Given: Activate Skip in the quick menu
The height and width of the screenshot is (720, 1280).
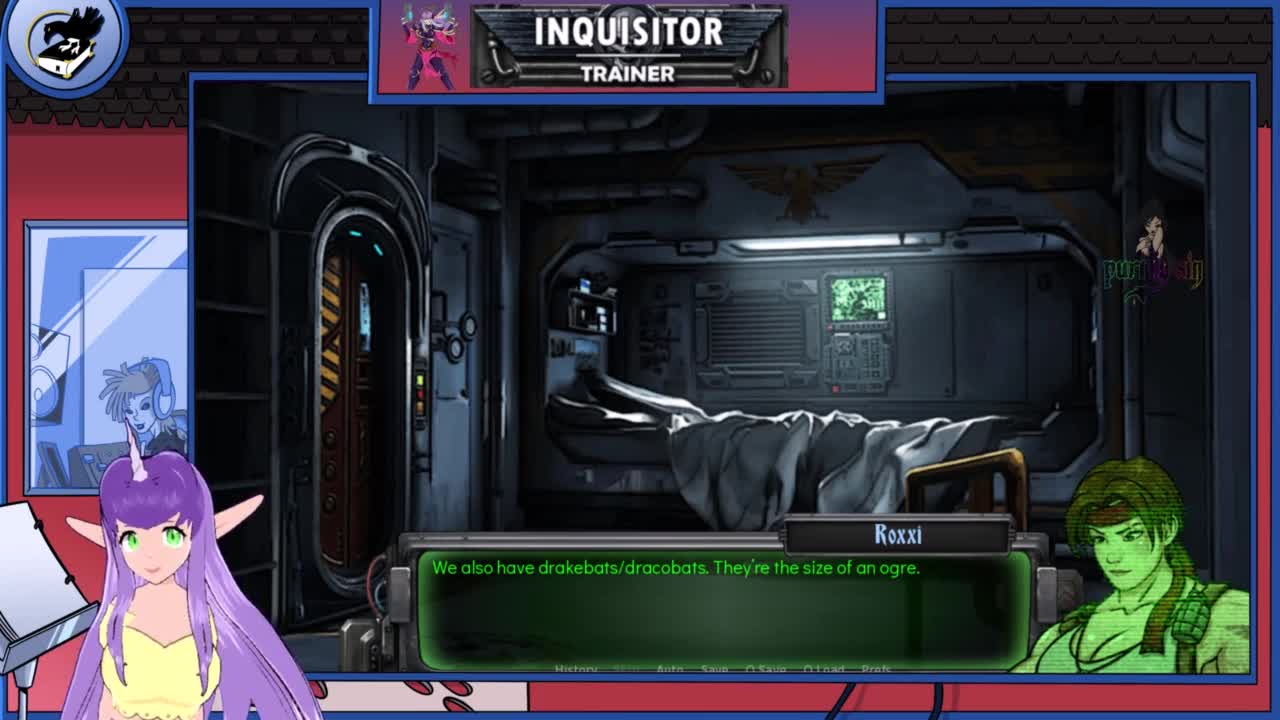Looking at the screenshot, I should [627, 669].
